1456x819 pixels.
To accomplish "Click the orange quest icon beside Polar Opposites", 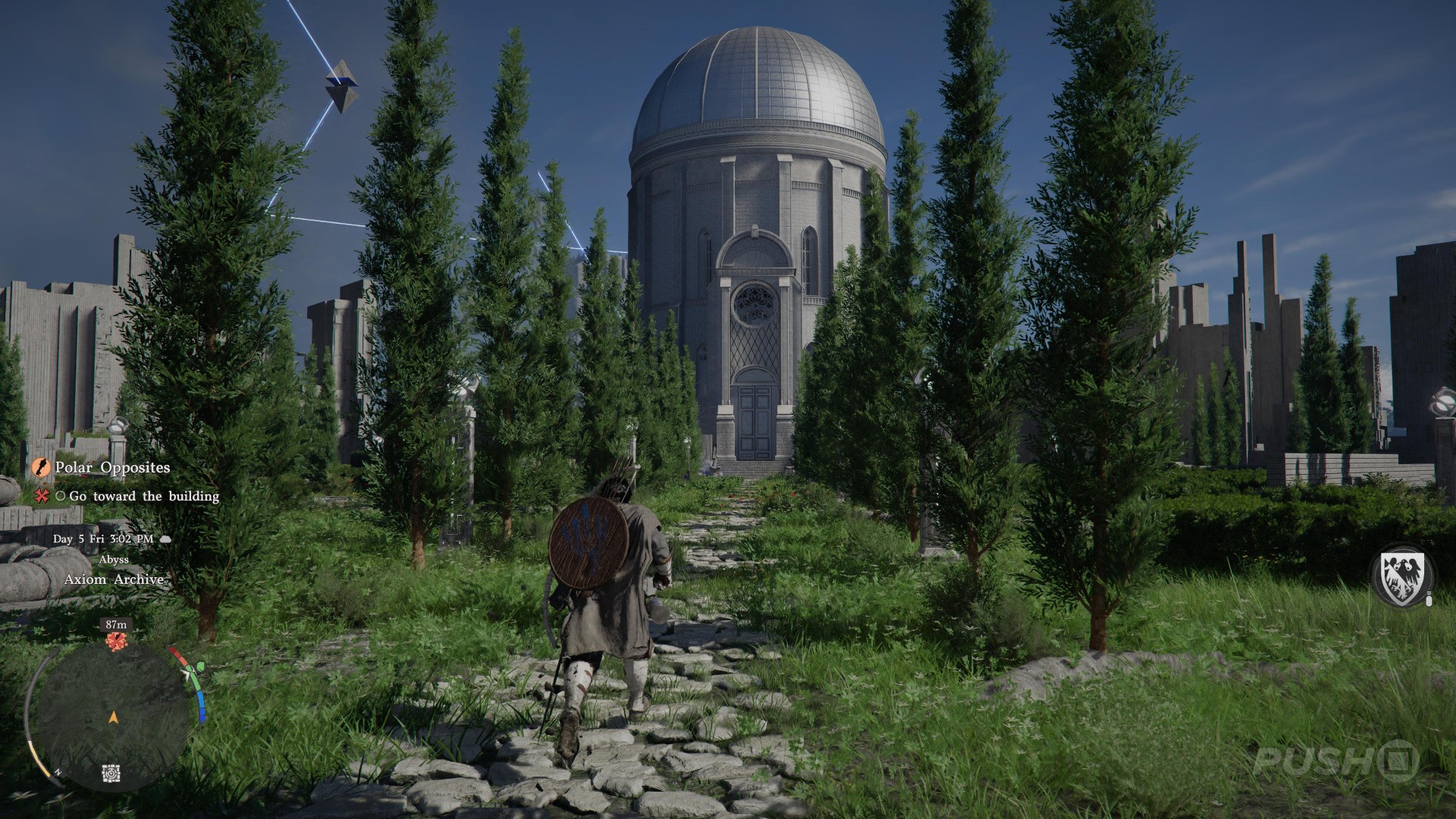I will pyautogui.click(x=41, y=467).
